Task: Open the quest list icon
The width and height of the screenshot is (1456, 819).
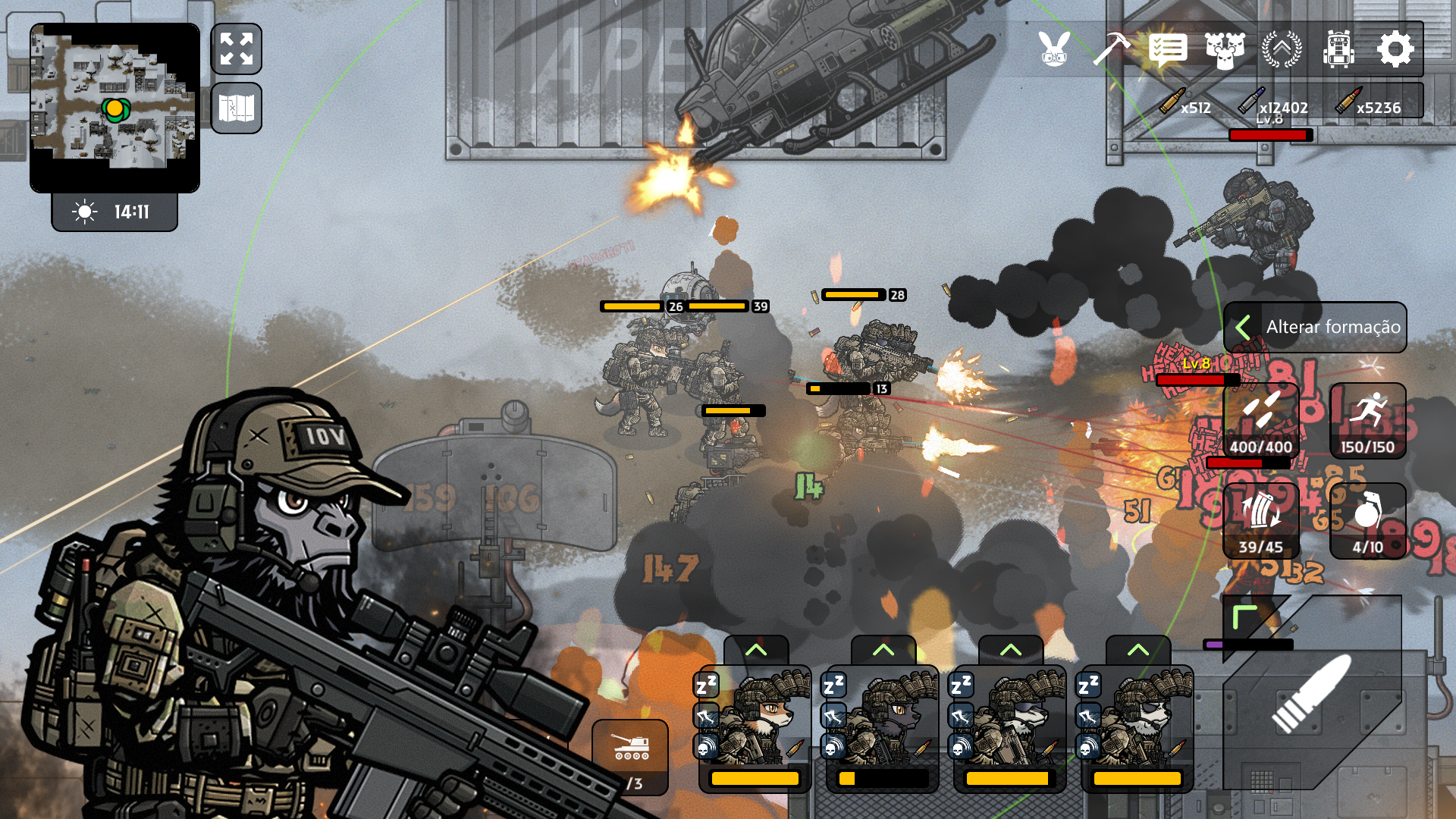Action: pyautogui.click(x=1167, y=50)
